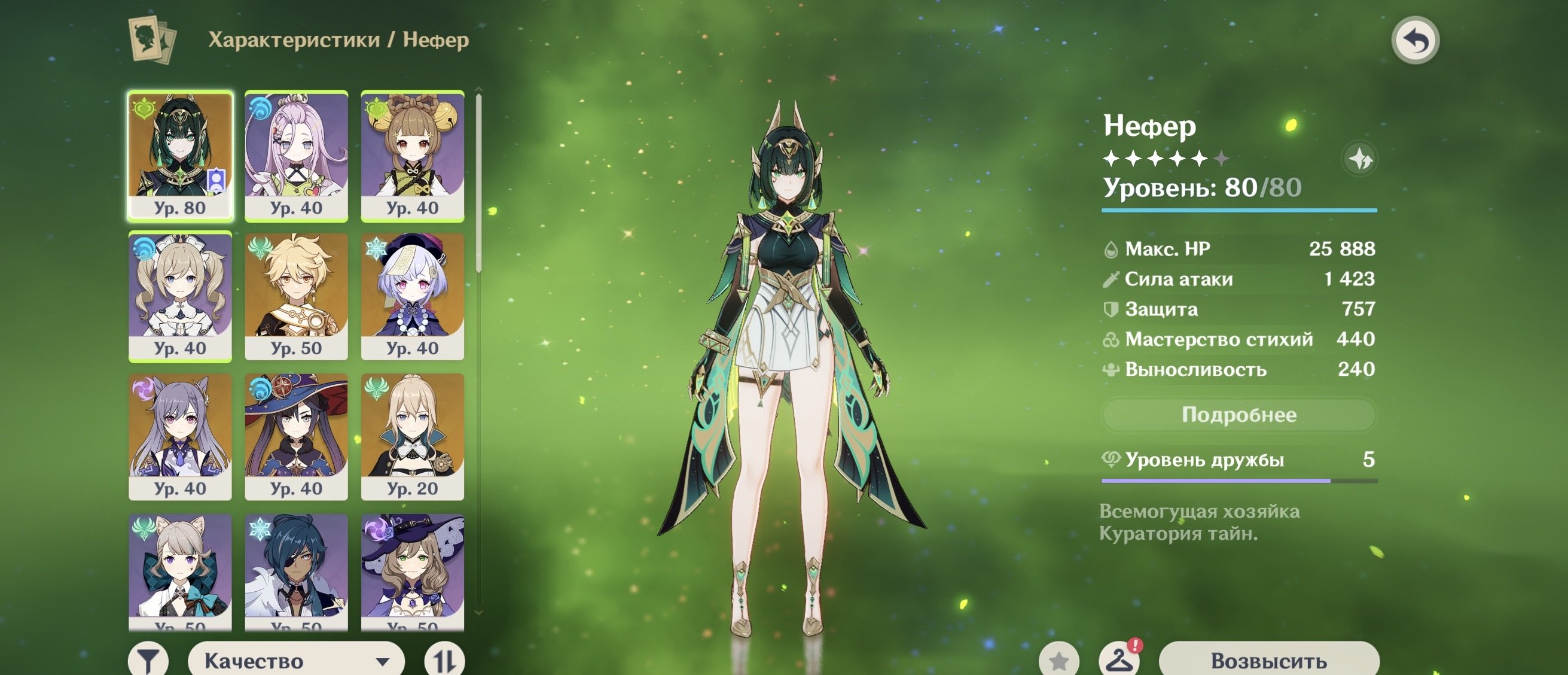Image resolution: width=1568 pixels, height=675 pixels.
Task: Go back using the return arrow button
Action: 1416,41
